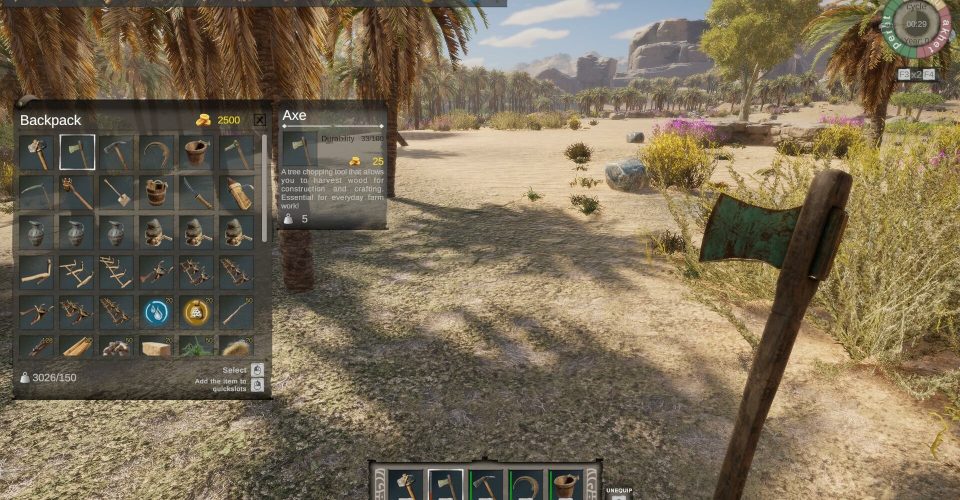Select the knife in the backpack

197,193
